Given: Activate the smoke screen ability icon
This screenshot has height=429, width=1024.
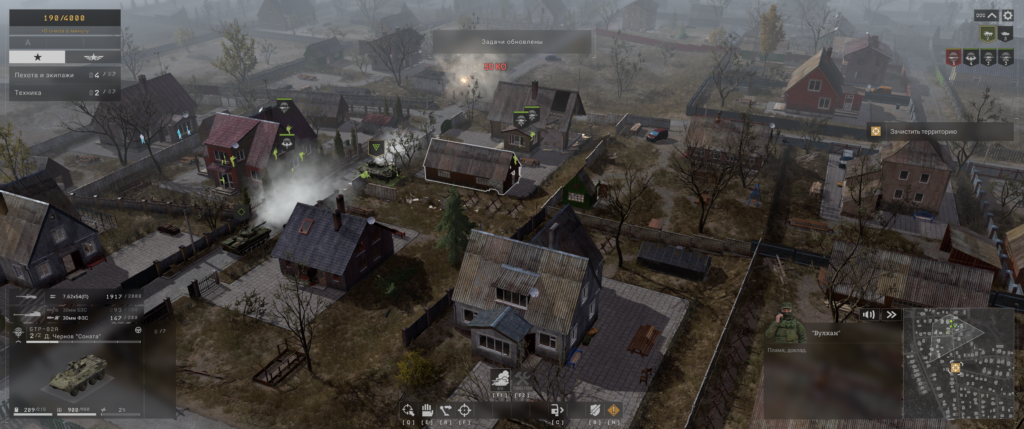Looking at the screenshot, I should tap(500, 378).
